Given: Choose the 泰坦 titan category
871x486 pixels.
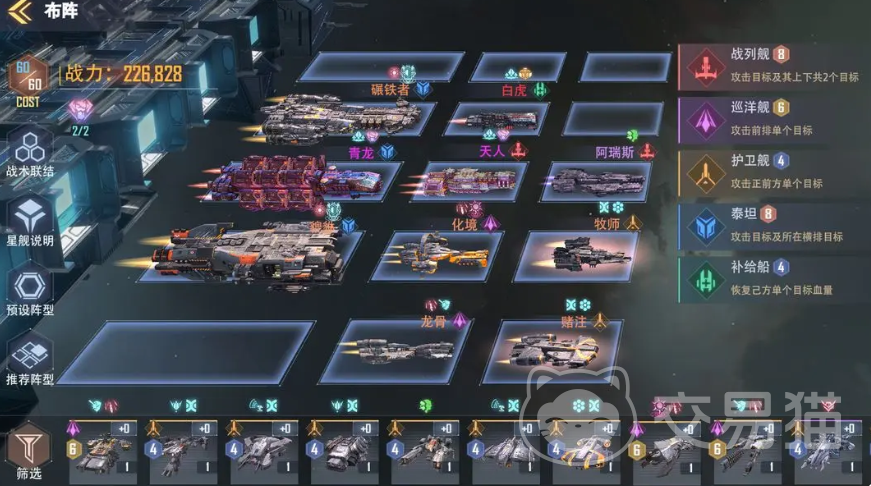Looking at the screenshot, I should tap(770, 226).
